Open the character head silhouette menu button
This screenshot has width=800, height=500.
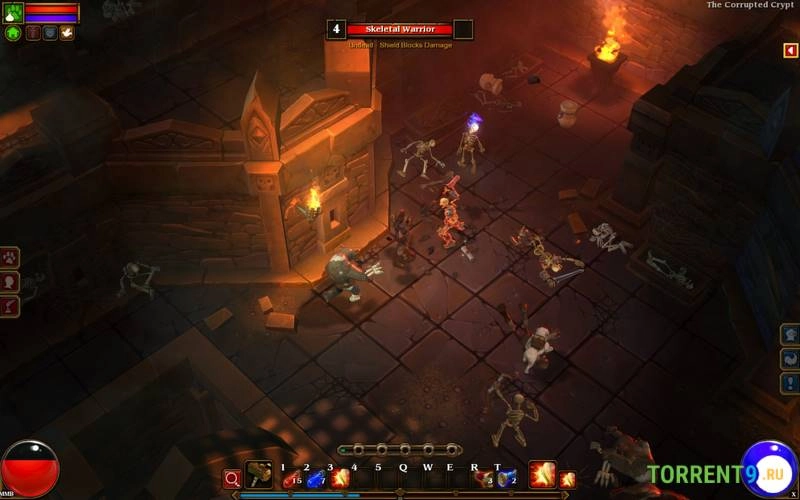click(x=9, y=282)
